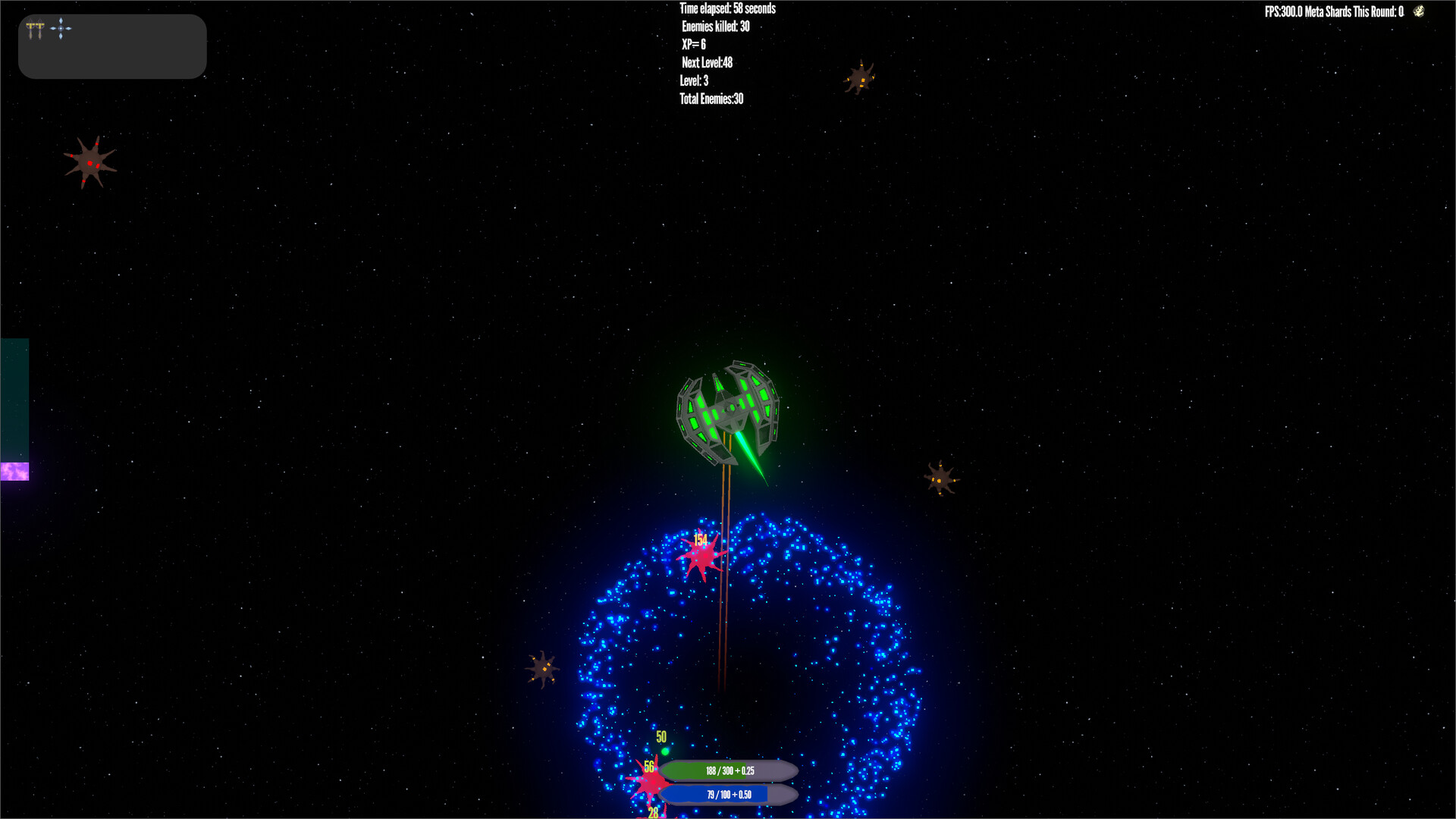Screen dimensions: 1456x819
Task: Select the blue four-point drone icon in the panel
Action: [x=61, y=29]
